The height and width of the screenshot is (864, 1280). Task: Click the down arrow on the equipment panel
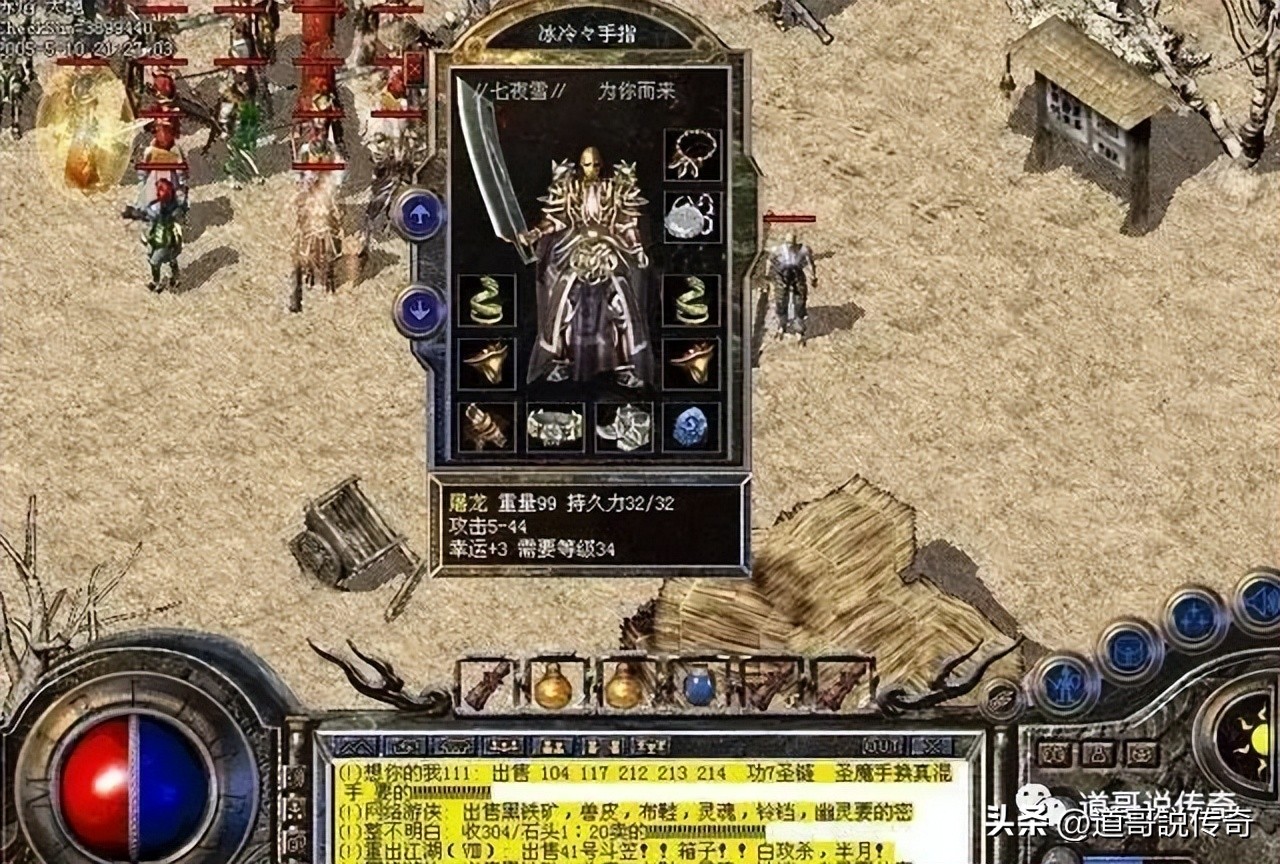(x=421, y=310)
